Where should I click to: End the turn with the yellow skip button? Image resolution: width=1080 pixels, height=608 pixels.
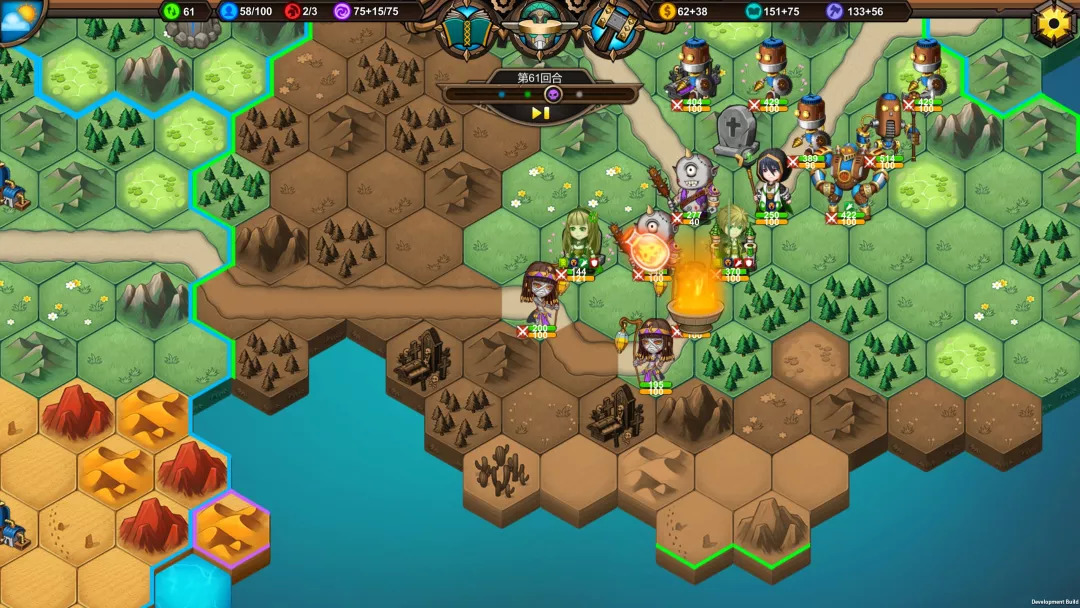click(540, 113)
